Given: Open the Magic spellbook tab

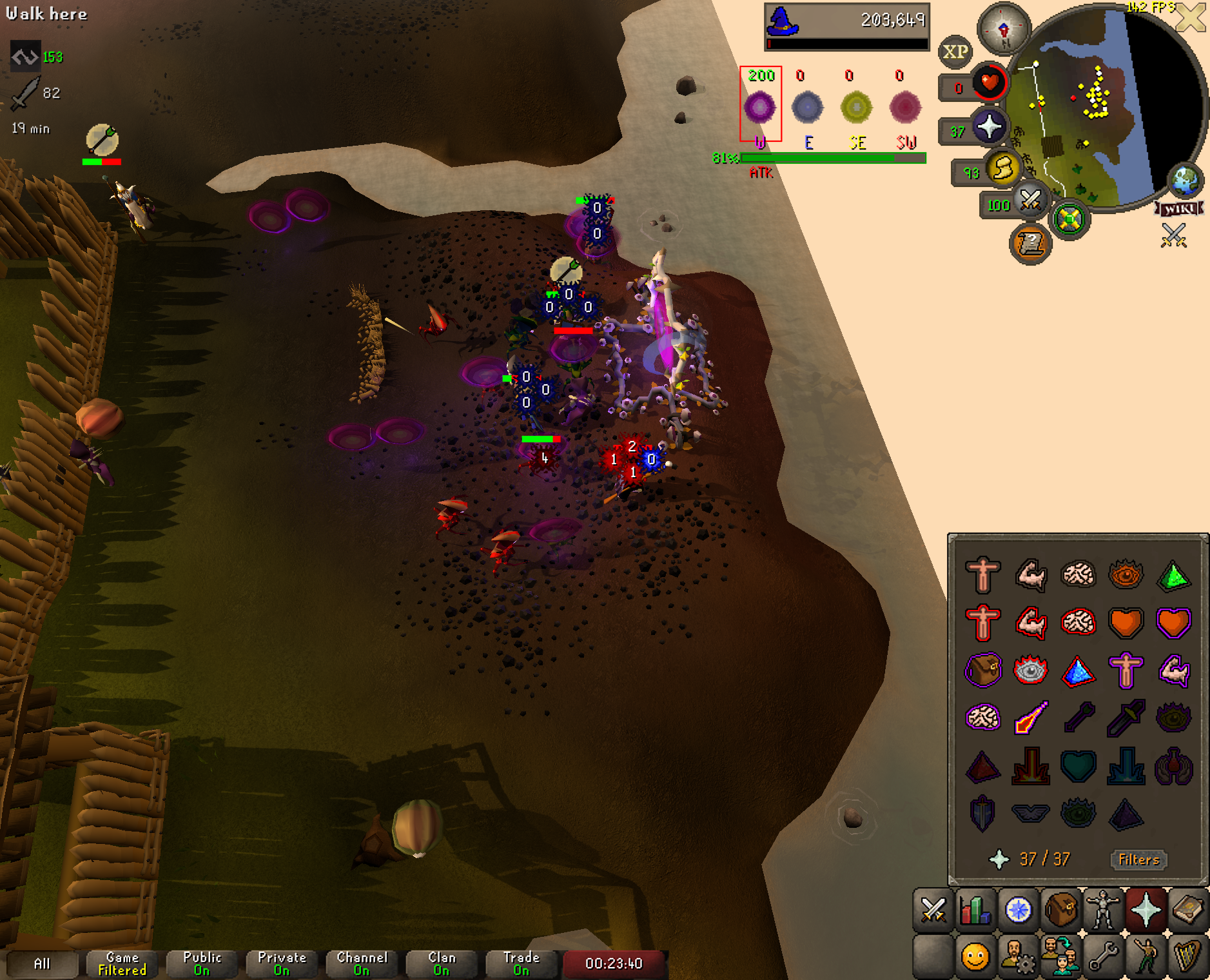Looking at the screenshot, I should 1188,910.
